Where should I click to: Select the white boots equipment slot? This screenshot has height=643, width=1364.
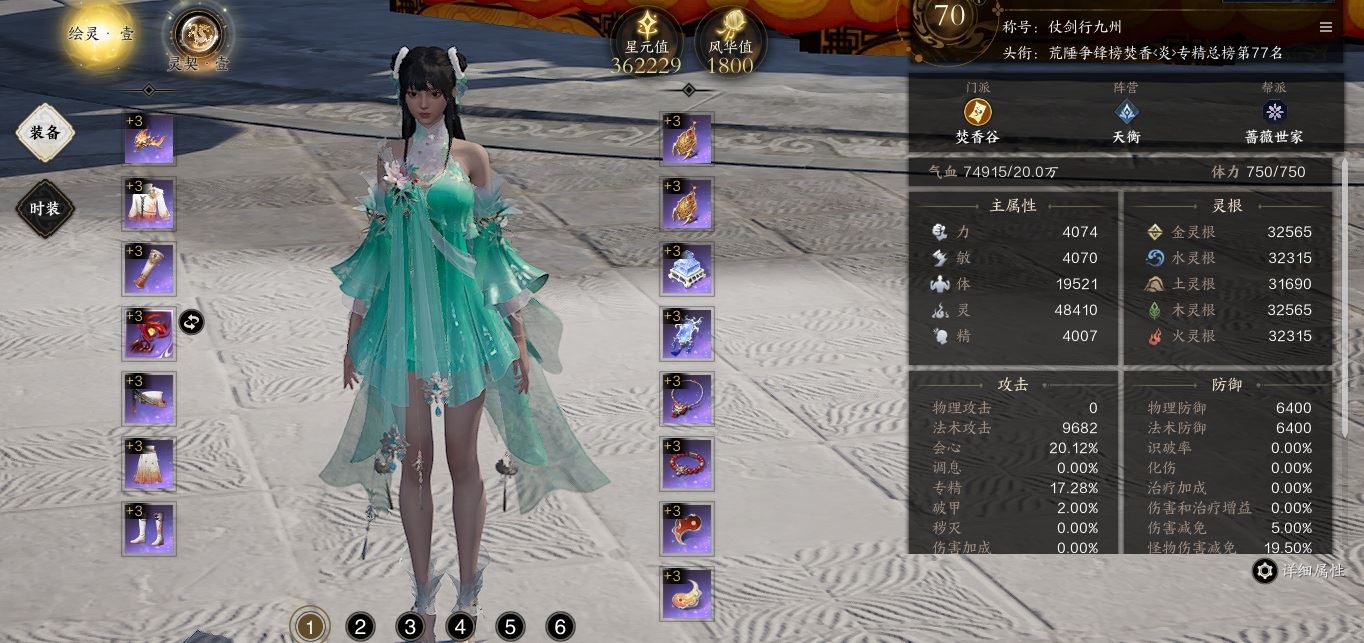click(150, 529)
